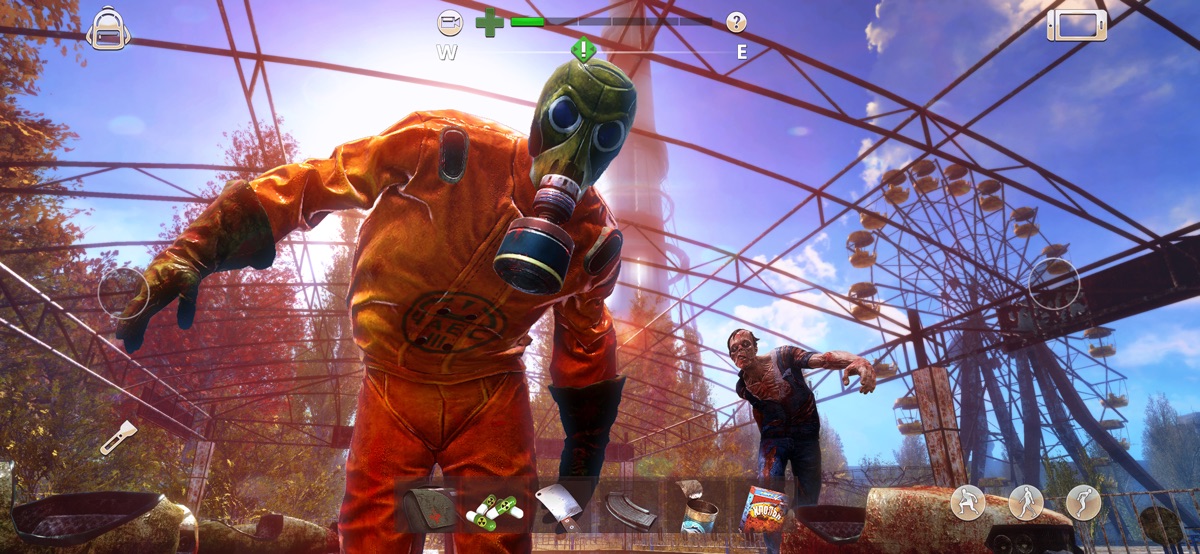
Task: Select the first aid pouch slot
Action: pyautogui.click(x=428, y=509)
